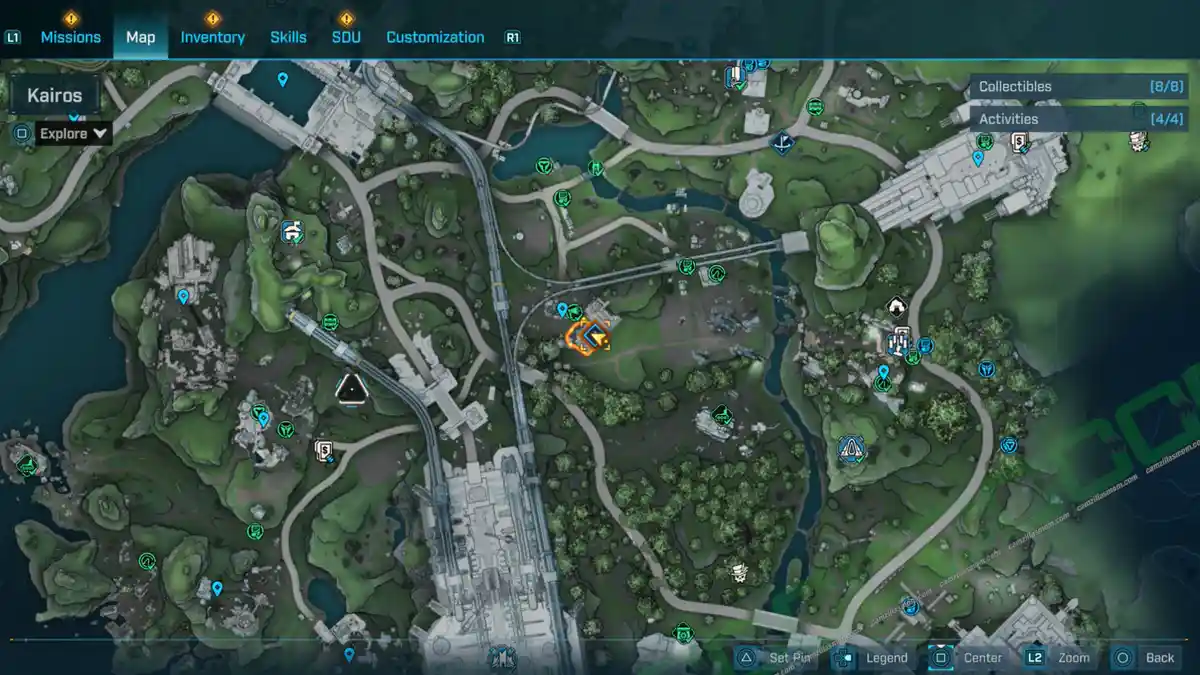This screenshot has width=1200, height=675.
Task: Switch to the Customization tab
Action: coord(435,37)
